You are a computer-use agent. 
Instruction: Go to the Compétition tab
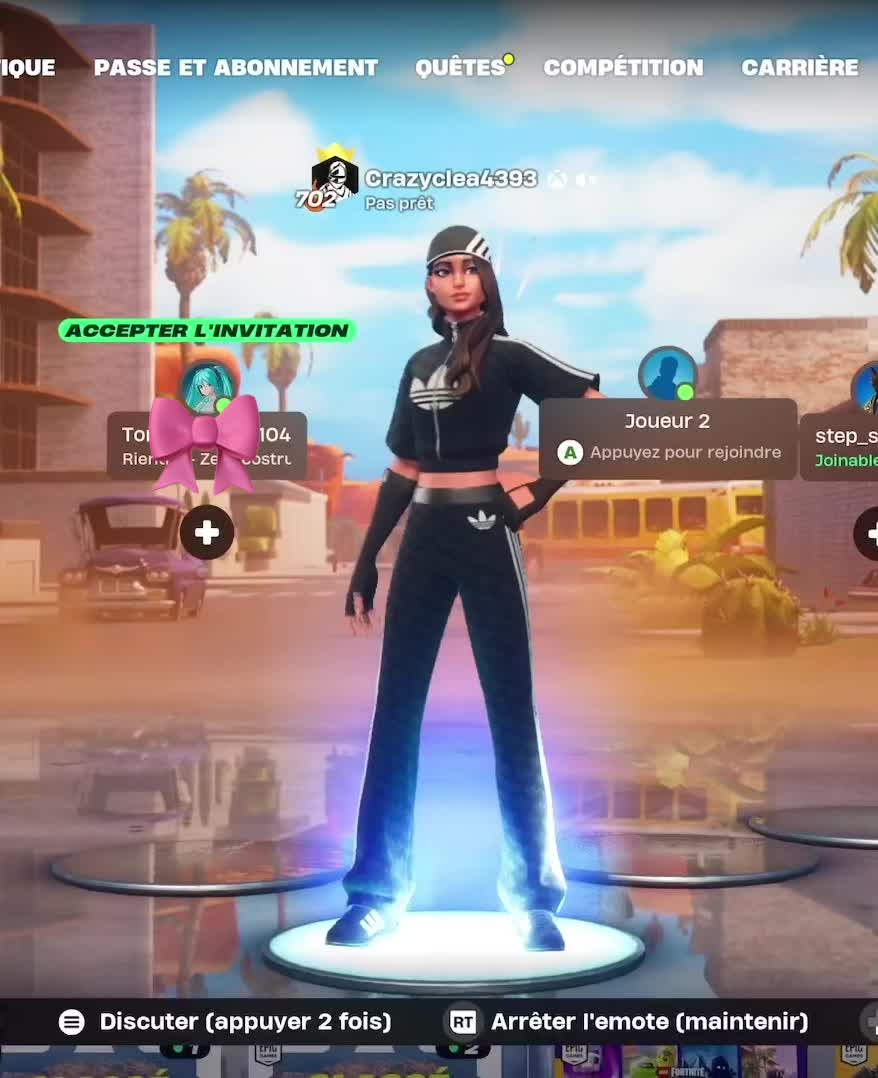(x=623, y=68)
